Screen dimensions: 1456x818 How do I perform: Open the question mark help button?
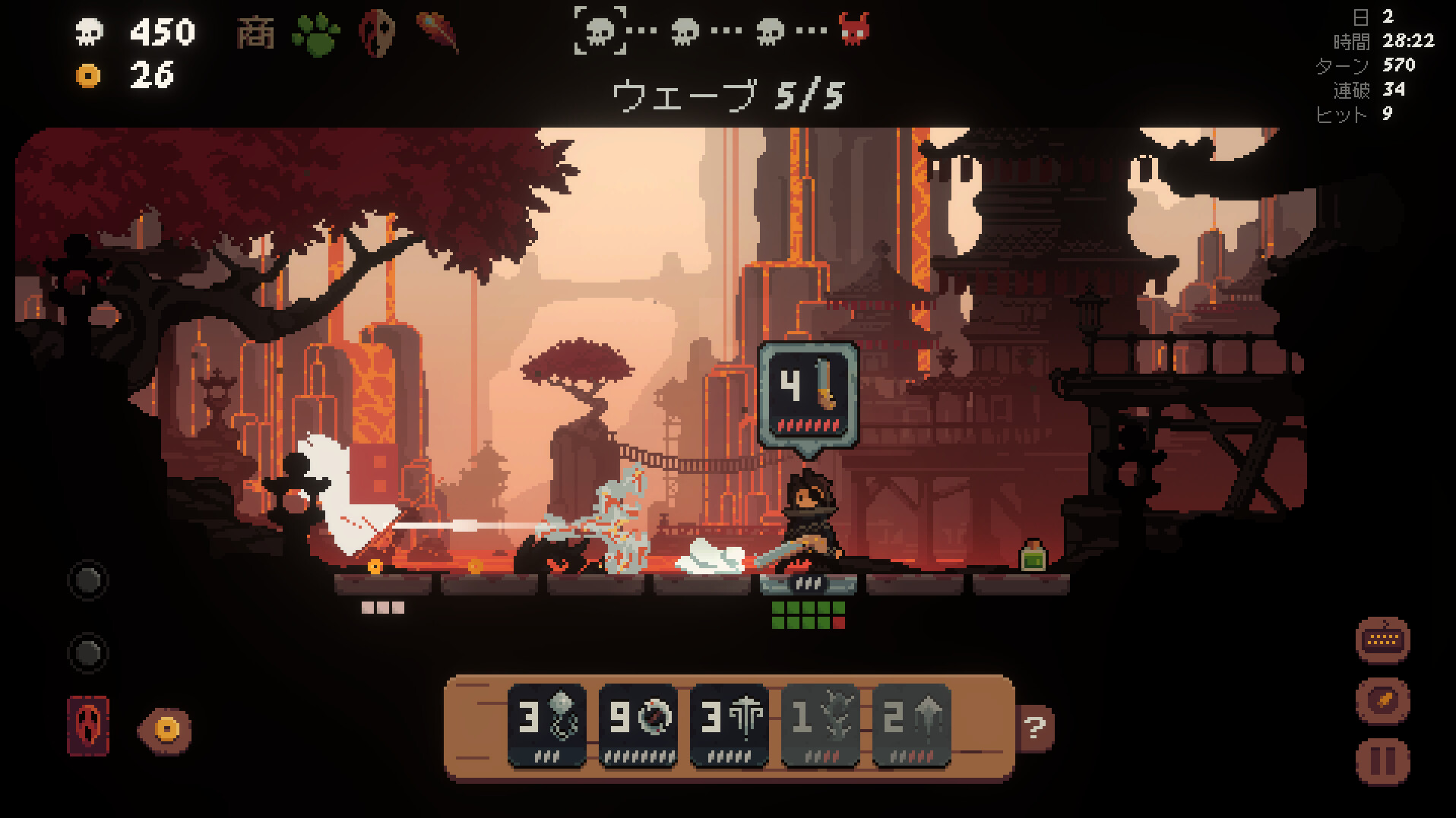[1034, 728]
